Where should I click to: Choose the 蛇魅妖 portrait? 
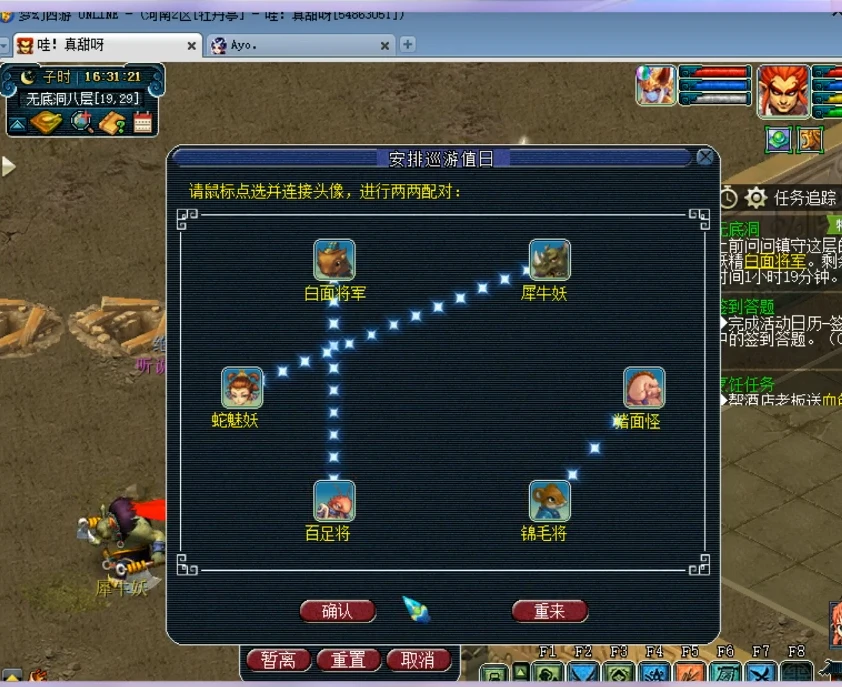242,388
